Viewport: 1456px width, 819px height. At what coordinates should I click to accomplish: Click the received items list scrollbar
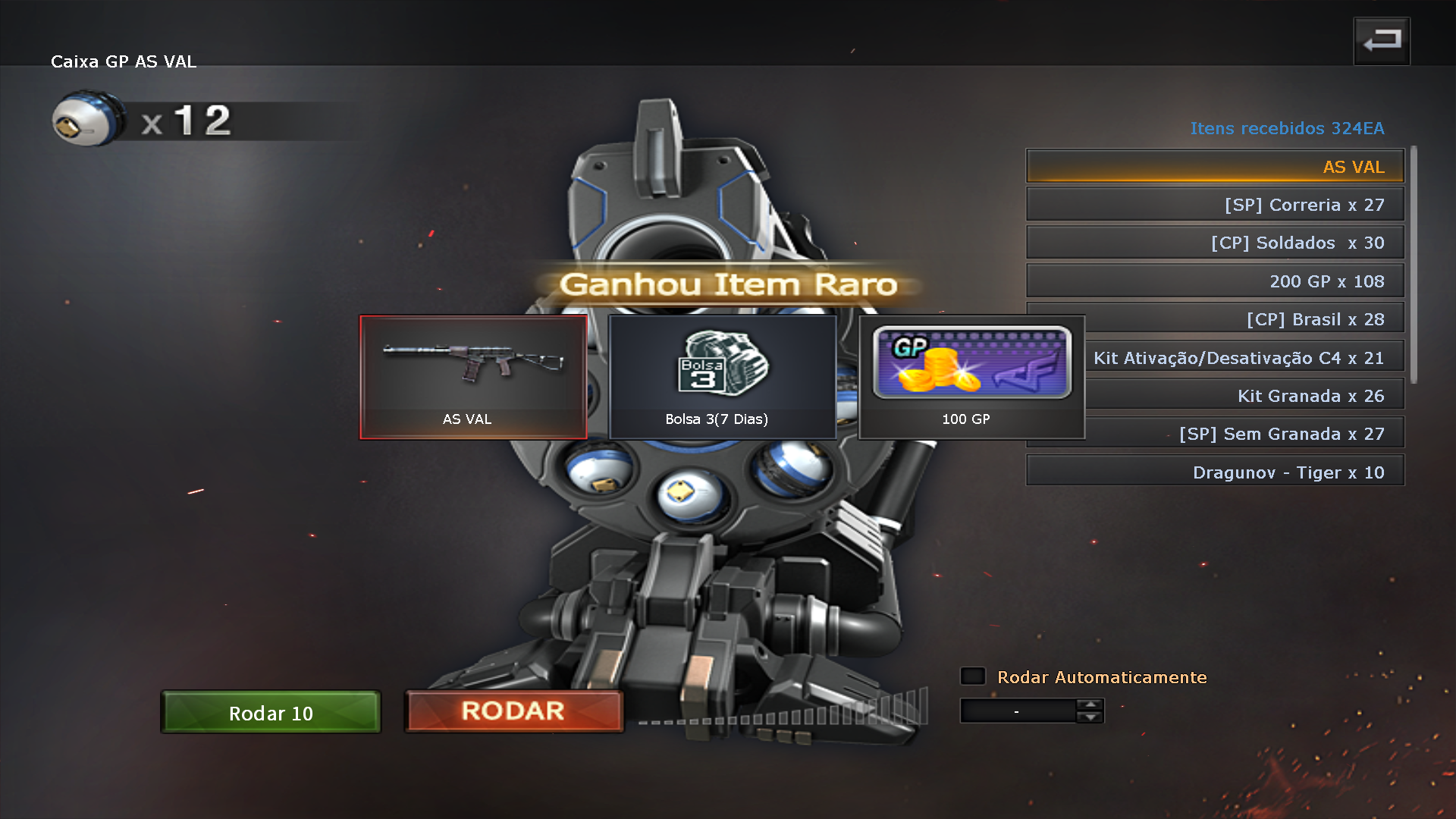1413,265
